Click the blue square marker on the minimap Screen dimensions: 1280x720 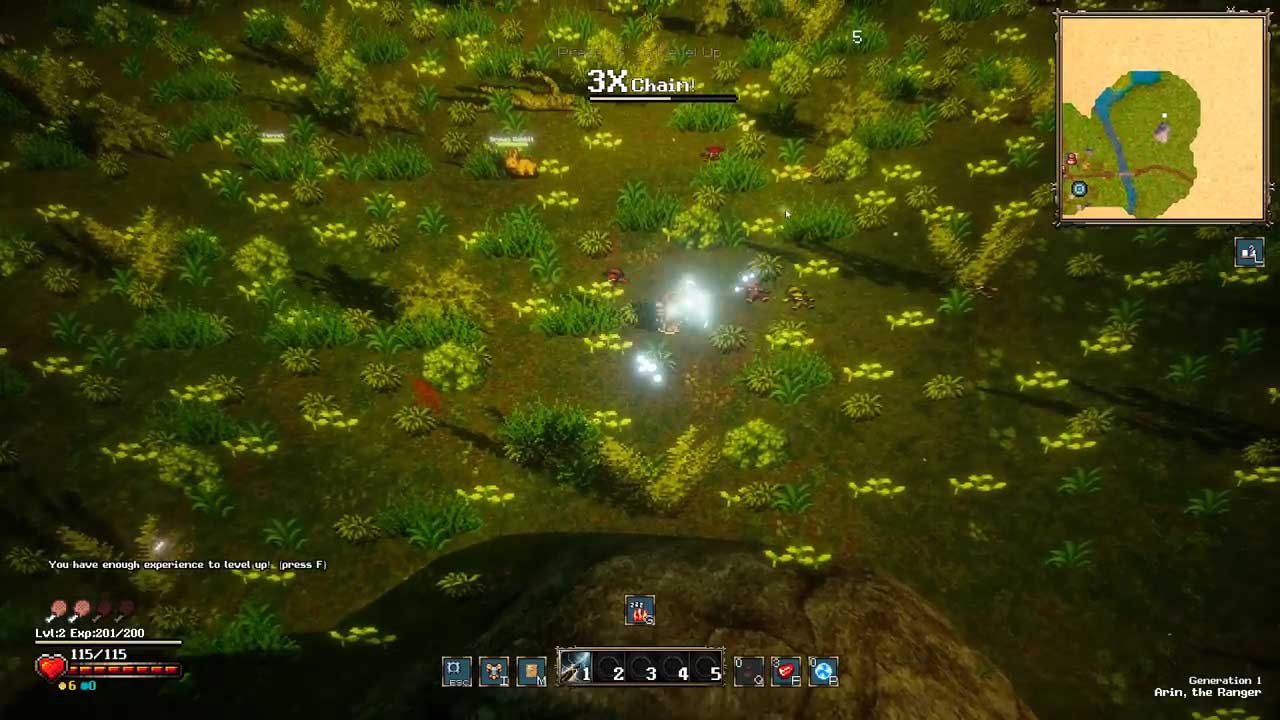(x=1079, y=189)
